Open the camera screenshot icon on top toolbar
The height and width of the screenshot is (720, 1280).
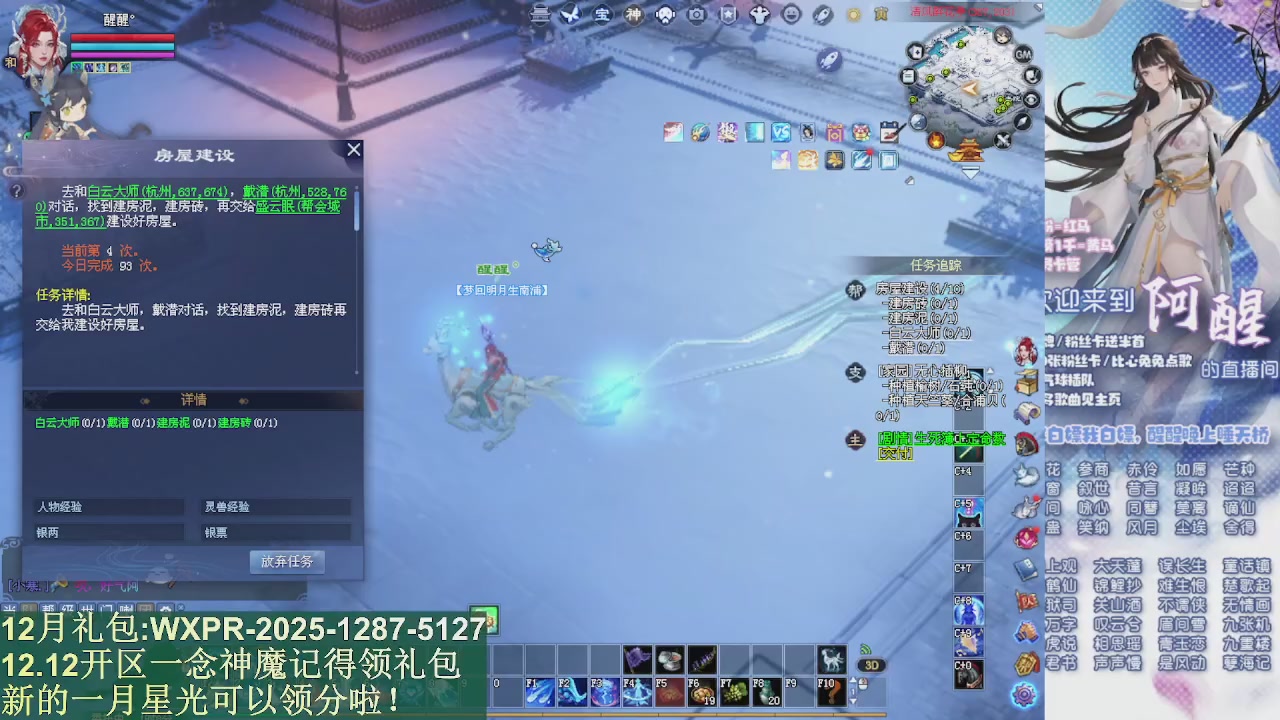pos(696,15)
